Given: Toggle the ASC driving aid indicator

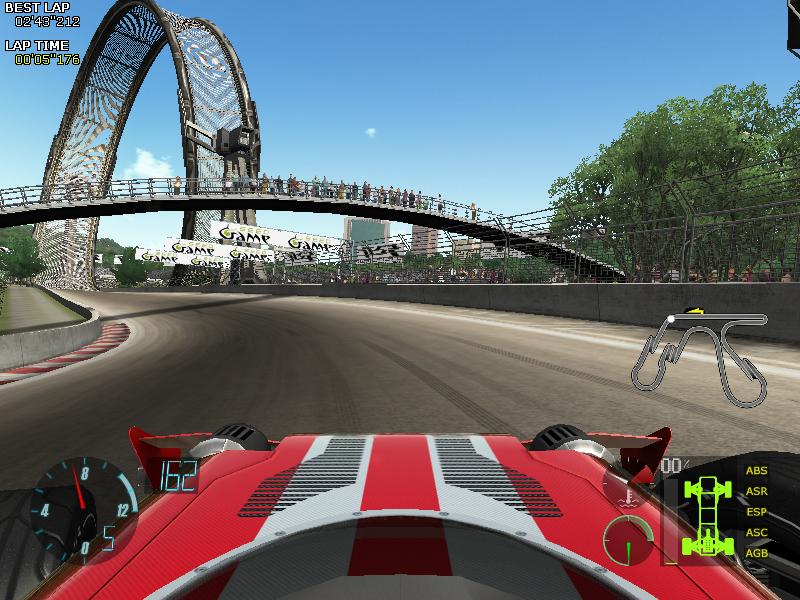Looking at the screenshot, I should pos(757,532).
